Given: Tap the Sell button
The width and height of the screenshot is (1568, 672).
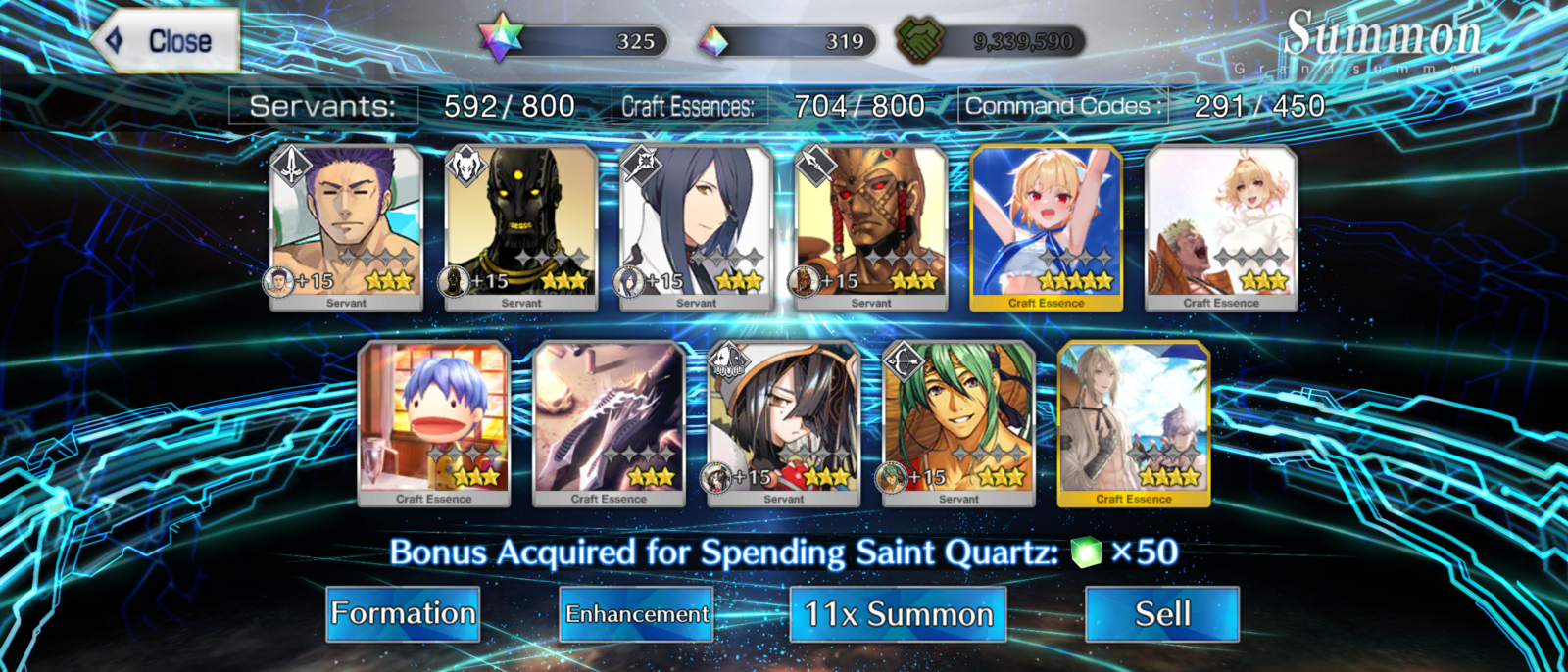Looking at the screenshot, I should click(x=1162, y=614).
